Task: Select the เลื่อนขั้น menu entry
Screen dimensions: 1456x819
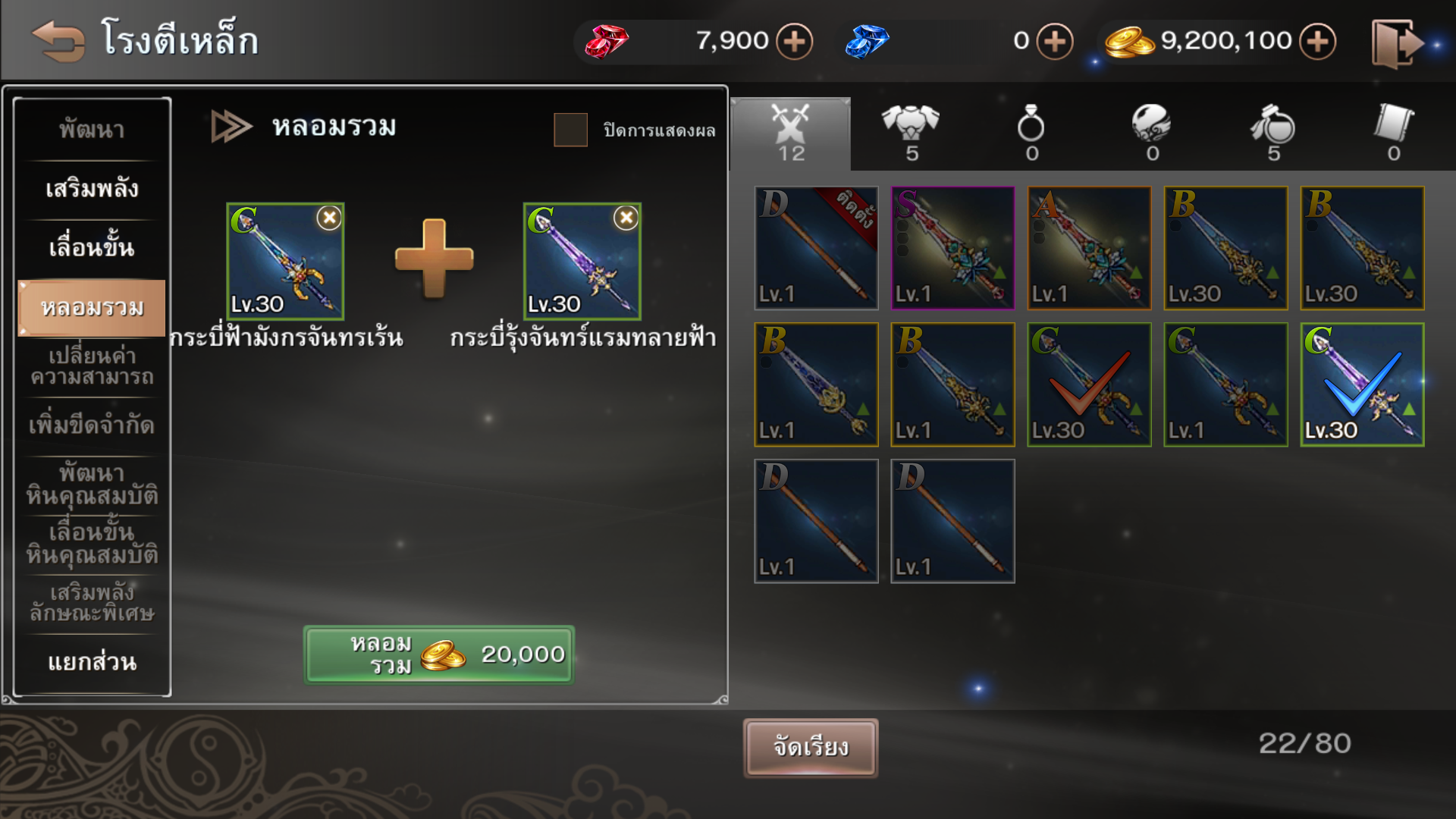Action: pyautogui.click(x=92, y=247)
